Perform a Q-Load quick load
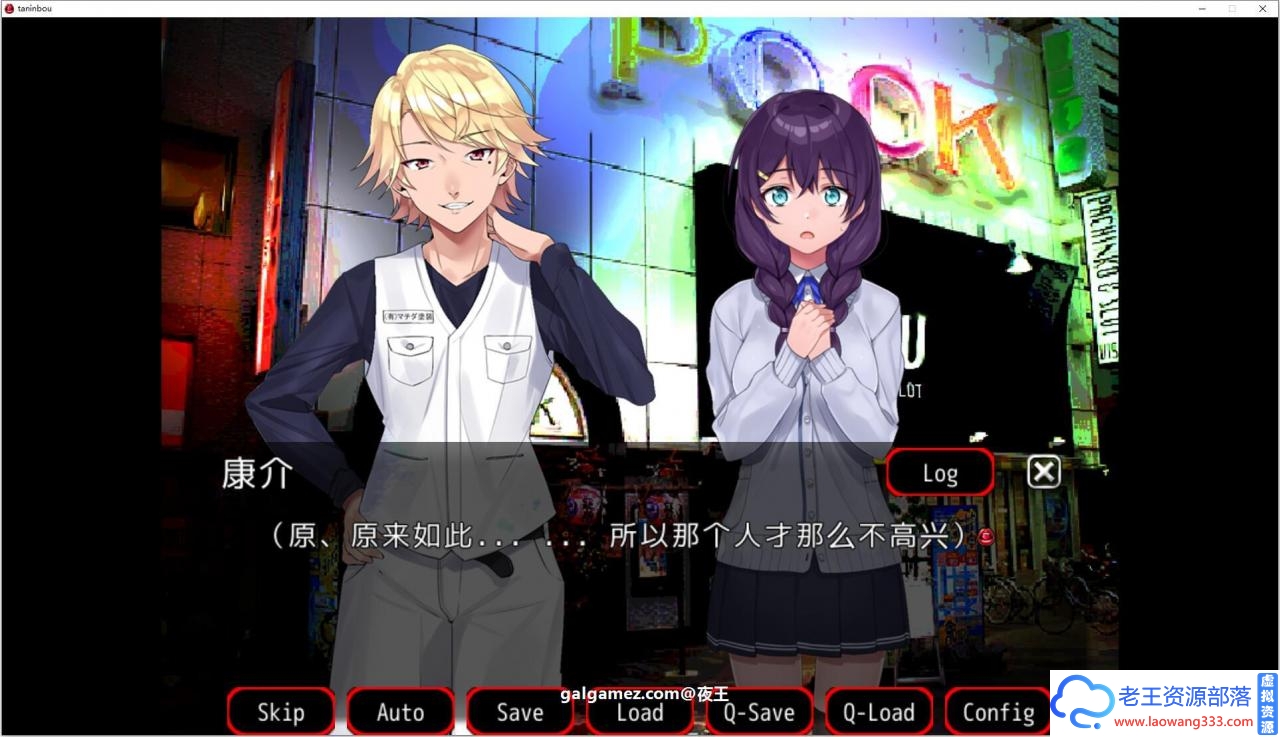1280x737 pixels. (878, 712)
